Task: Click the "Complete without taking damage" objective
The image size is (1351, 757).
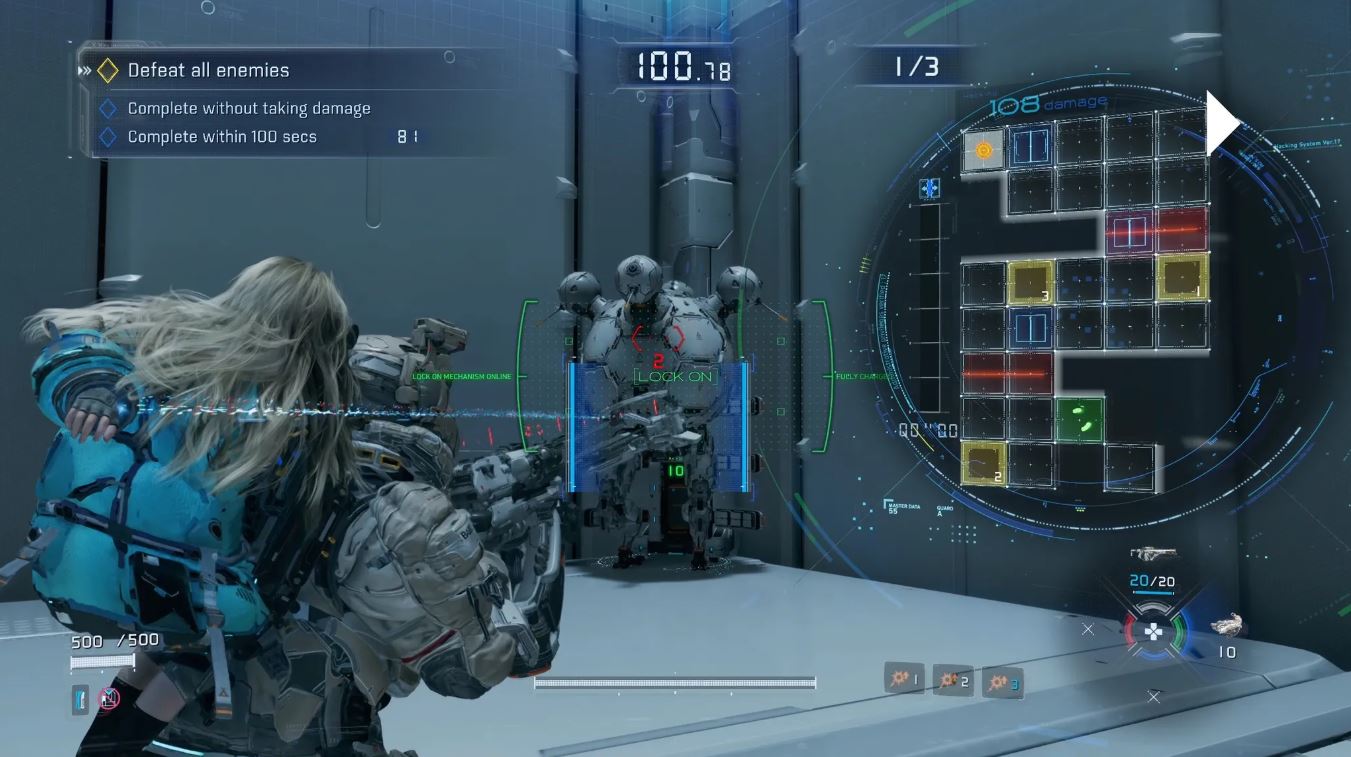Action: (x=248, y=108)
